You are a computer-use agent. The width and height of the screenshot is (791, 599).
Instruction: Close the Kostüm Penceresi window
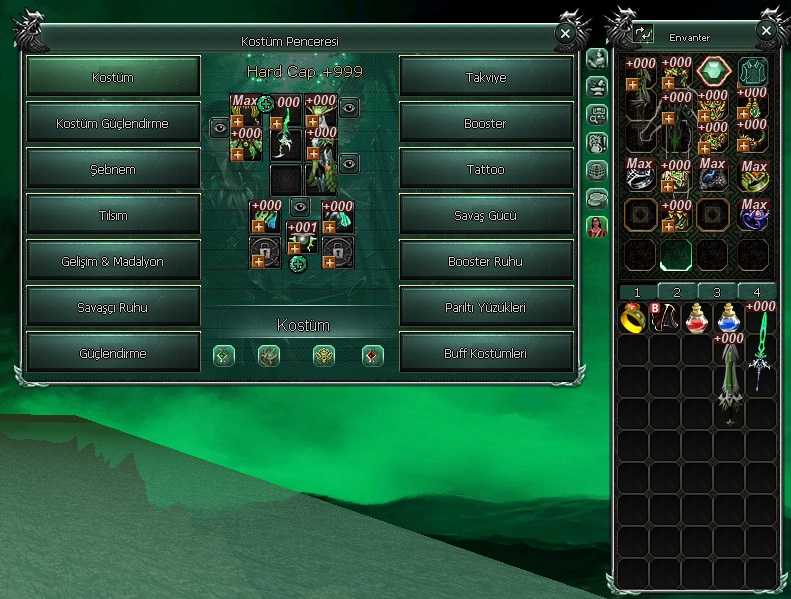(x=565, y=33)
